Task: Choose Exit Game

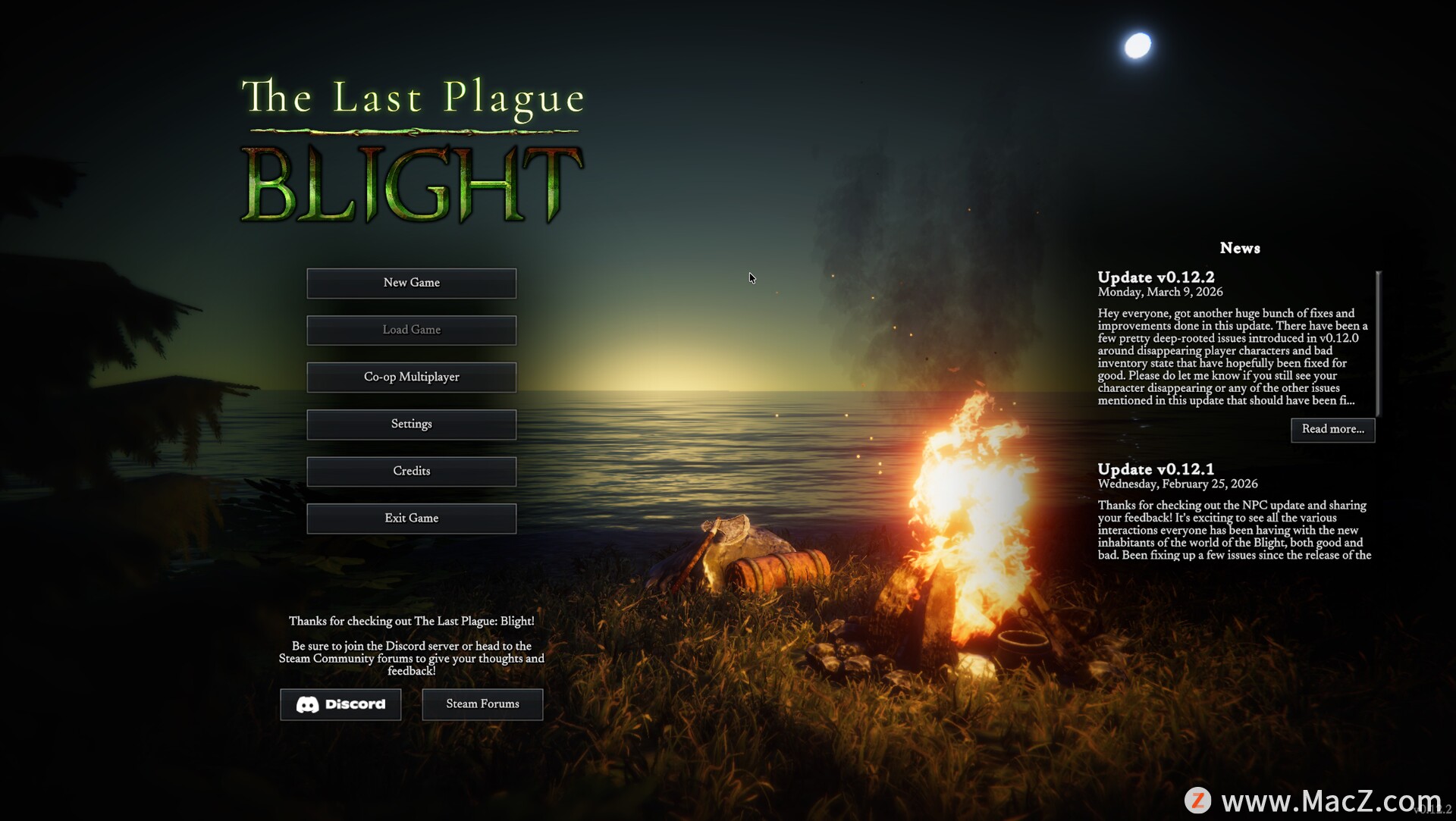Action: (411, 519)
